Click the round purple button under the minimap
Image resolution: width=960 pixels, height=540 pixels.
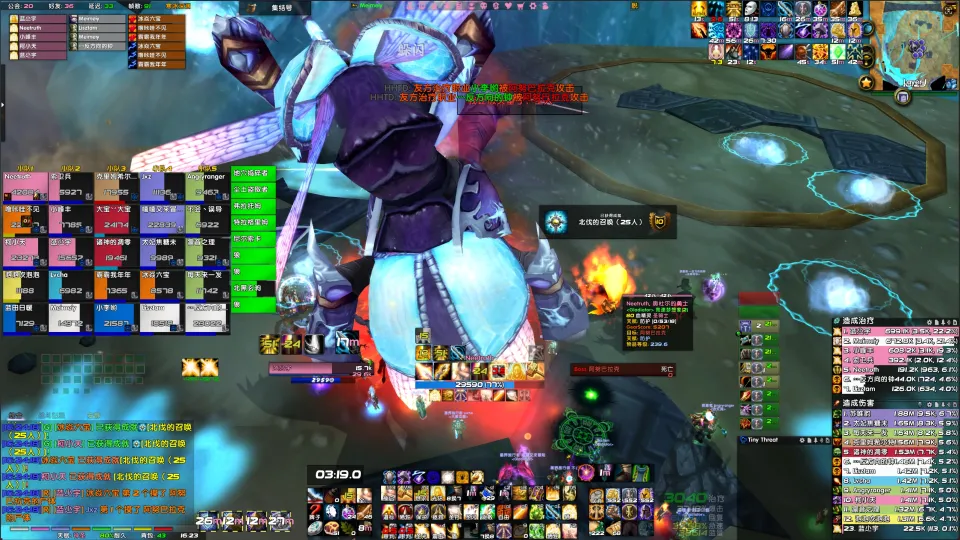click(x=903, y=97)
